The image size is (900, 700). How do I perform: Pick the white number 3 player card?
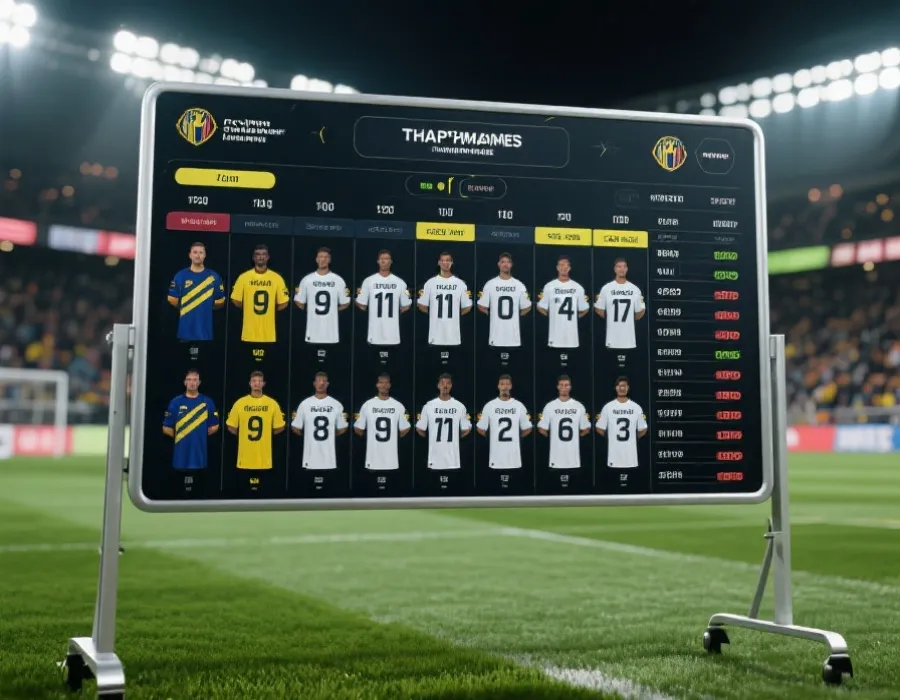pyautogui.click(x=621, y=424)
